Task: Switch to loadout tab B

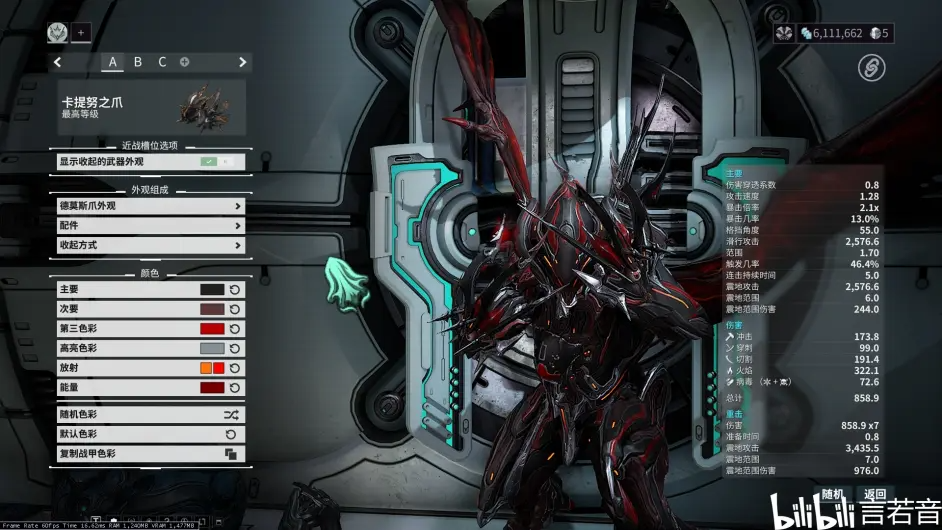Action: pyautogui.click(x=138, y=62)
